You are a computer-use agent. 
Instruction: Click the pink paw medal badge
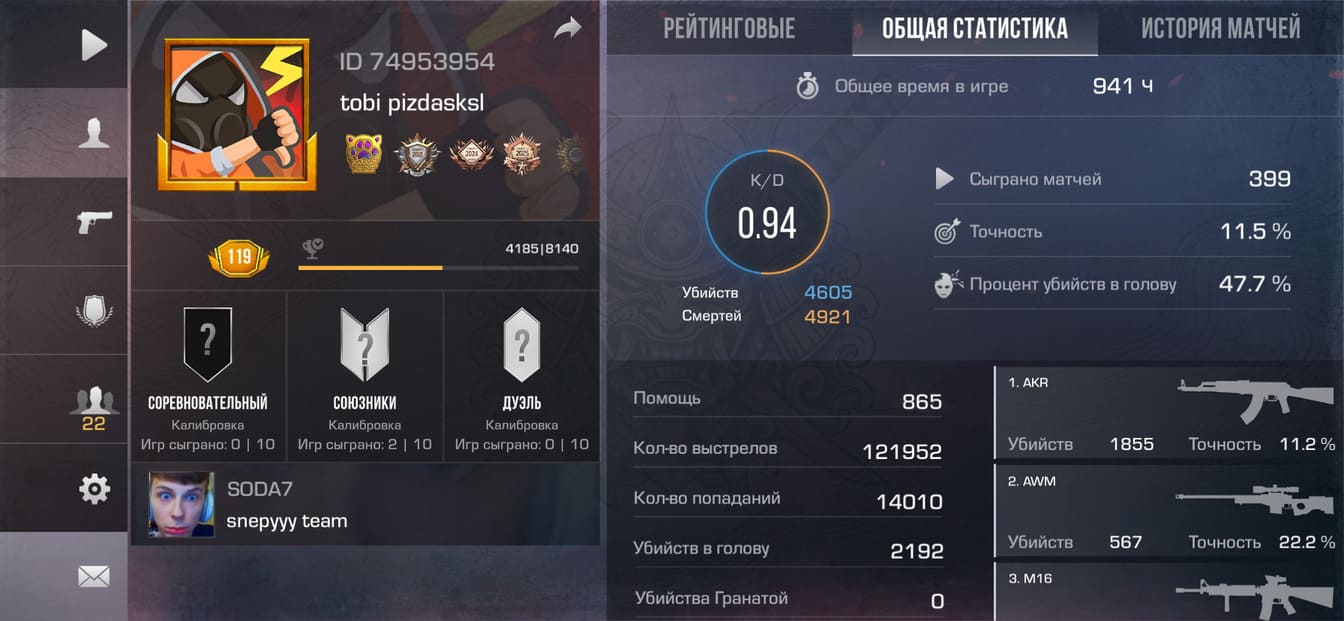pyautogui.click(x=364, y=154)
